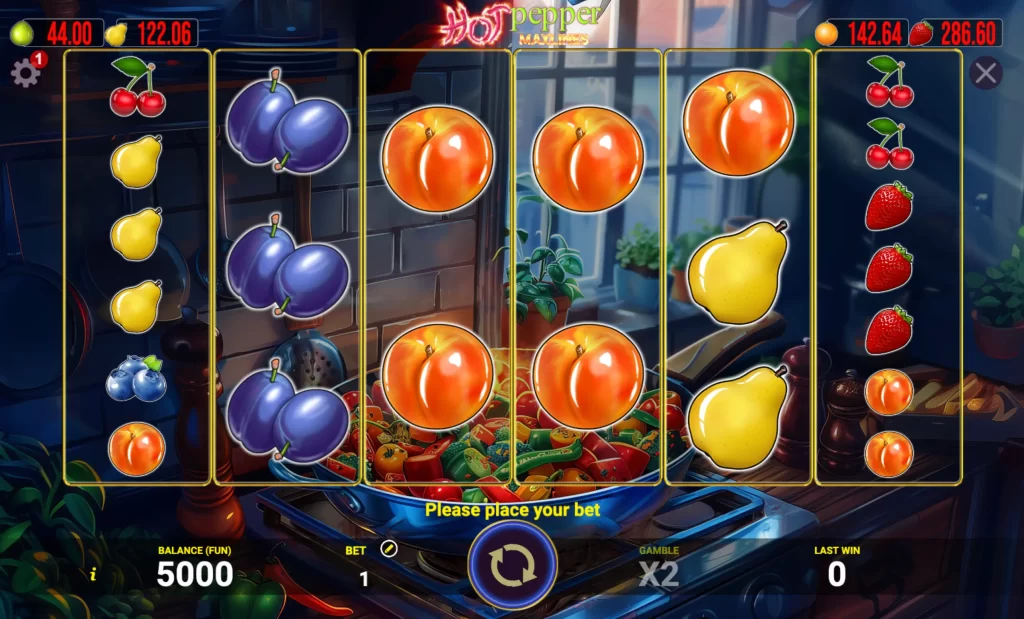The height and width of the screenshot is (619, 1024).
Task: Spin the reels with the circular arrows button
Action: pyautogui.click(x=512, y=565)
